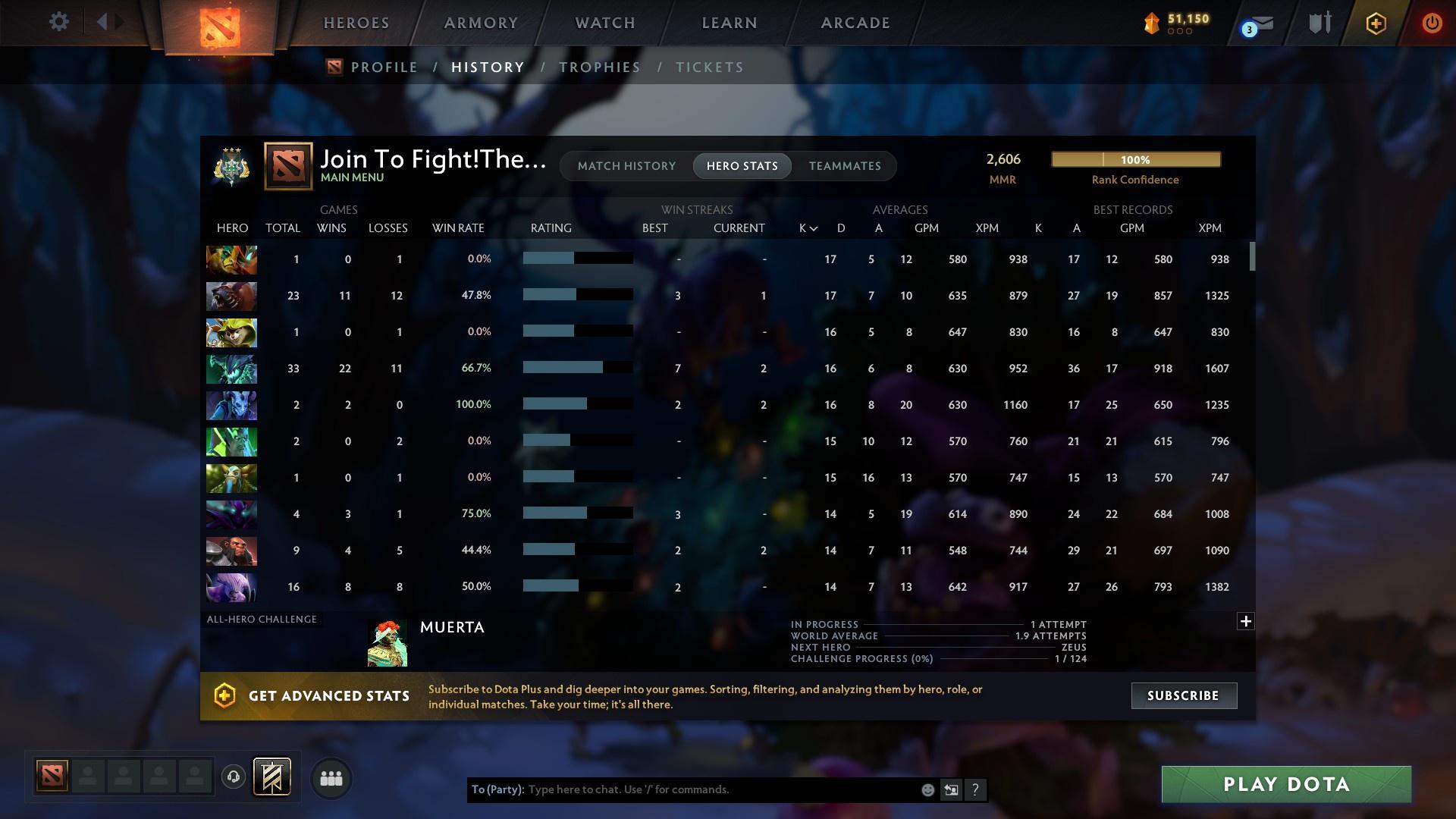Click the back navigation arrow near the gear

[104, 21]
